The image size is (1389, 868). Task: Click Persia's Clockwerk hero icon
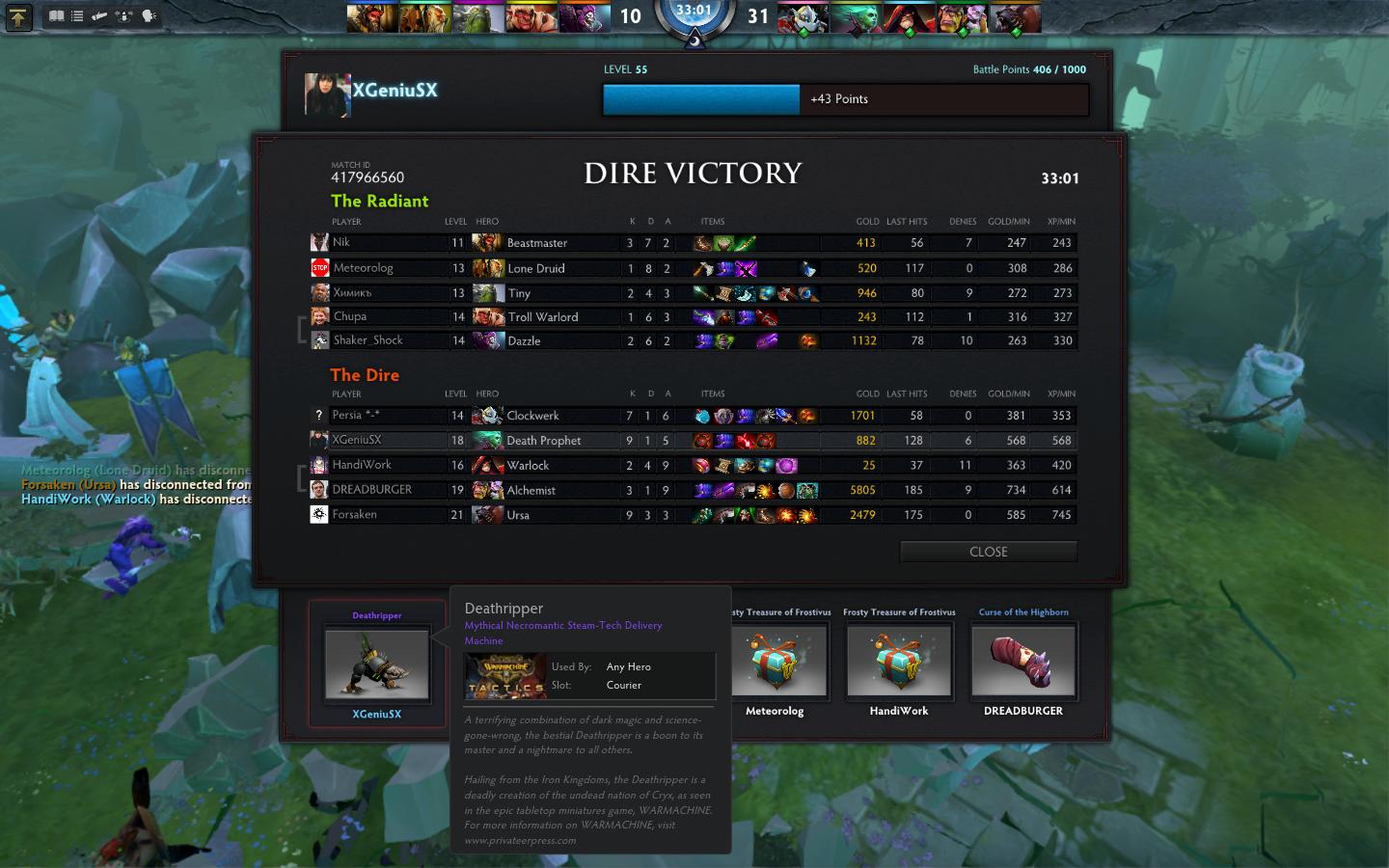tap(487, 416)
